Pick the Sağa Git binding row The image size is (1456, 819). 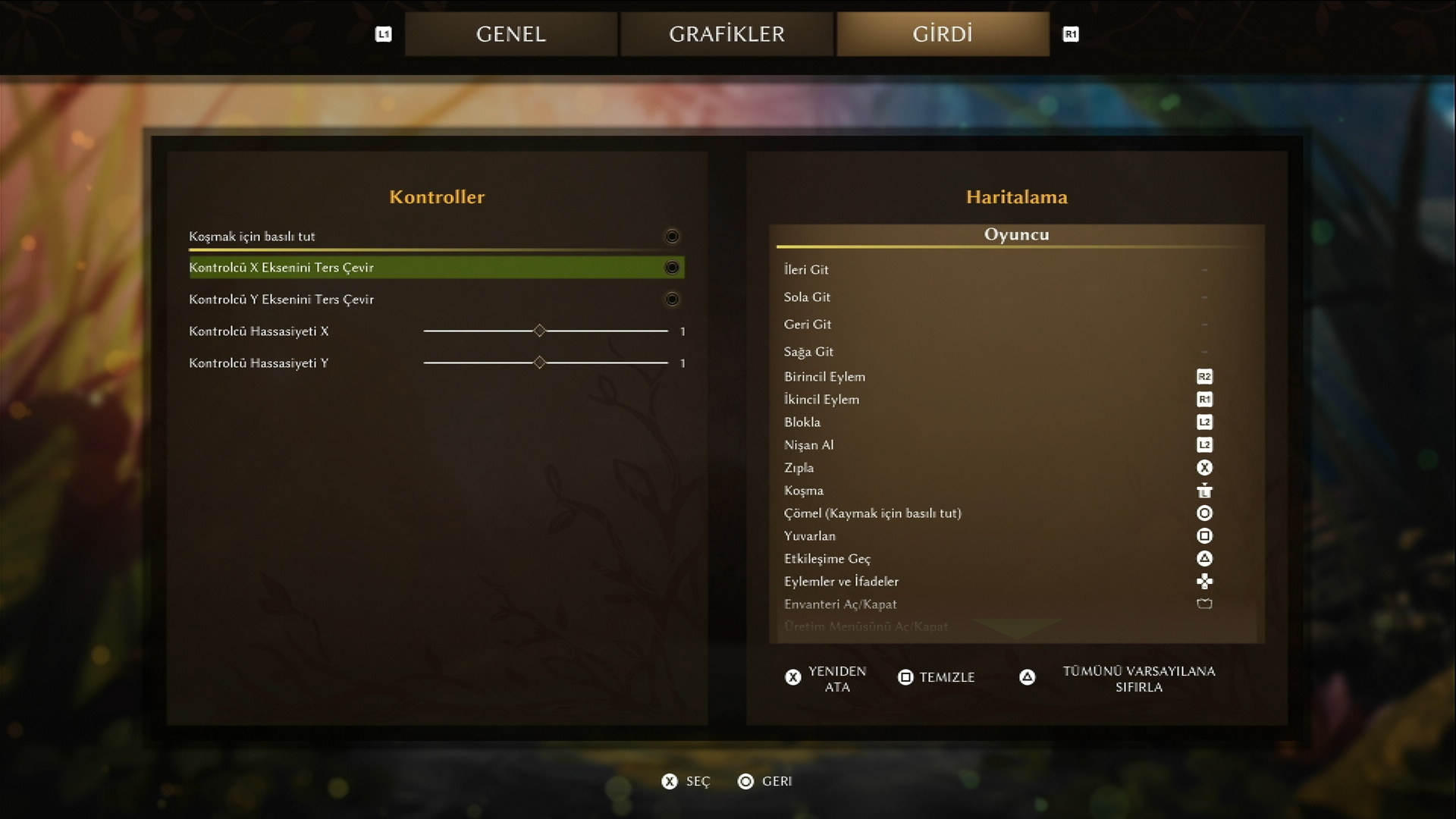[x=1016, y=352]
